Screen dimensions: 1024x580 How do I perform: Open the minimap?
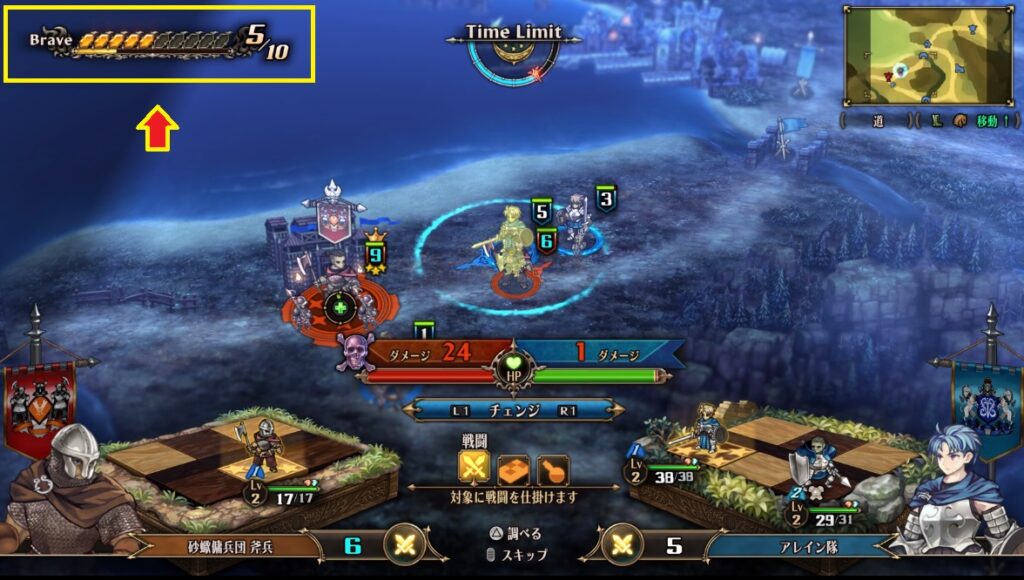point(929,55)
